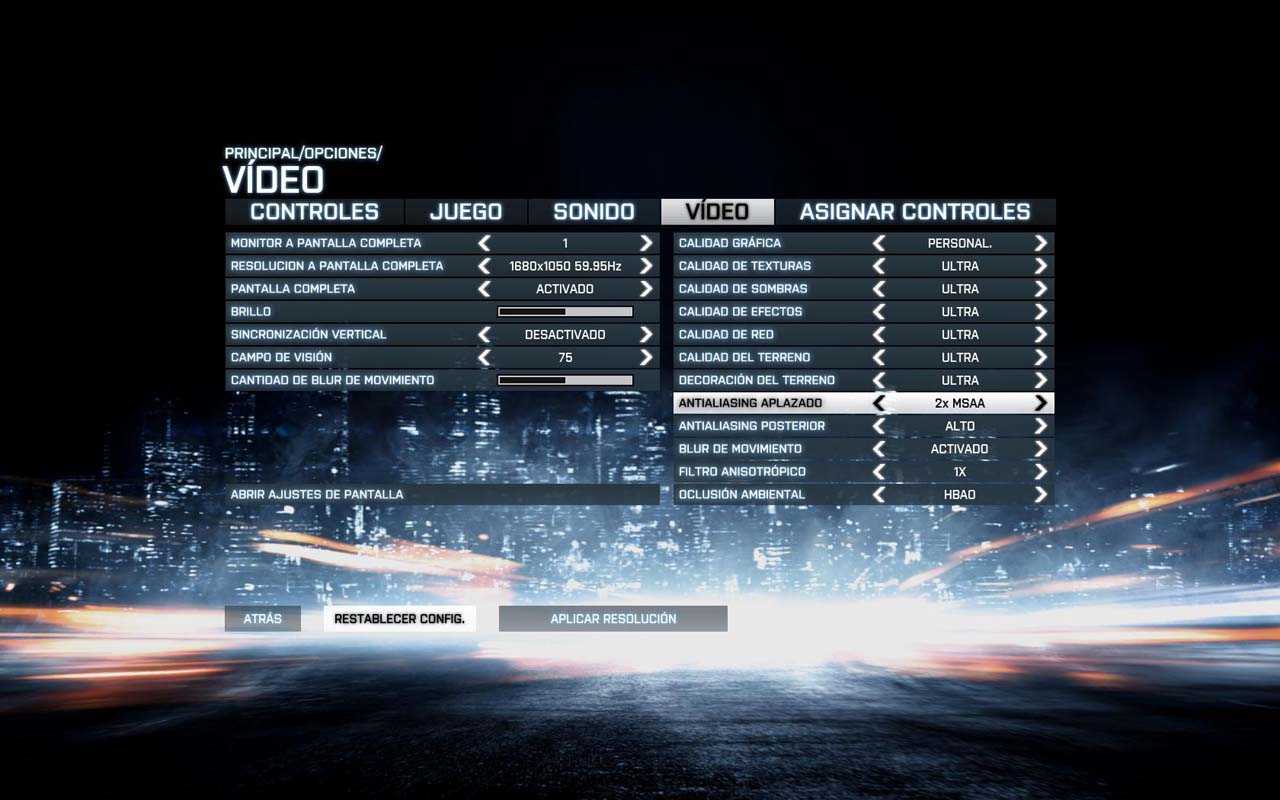Click the RESTABLECER CONFIG. button
The height and width of the screenshot is (800, 1280).
click(399, 618)
